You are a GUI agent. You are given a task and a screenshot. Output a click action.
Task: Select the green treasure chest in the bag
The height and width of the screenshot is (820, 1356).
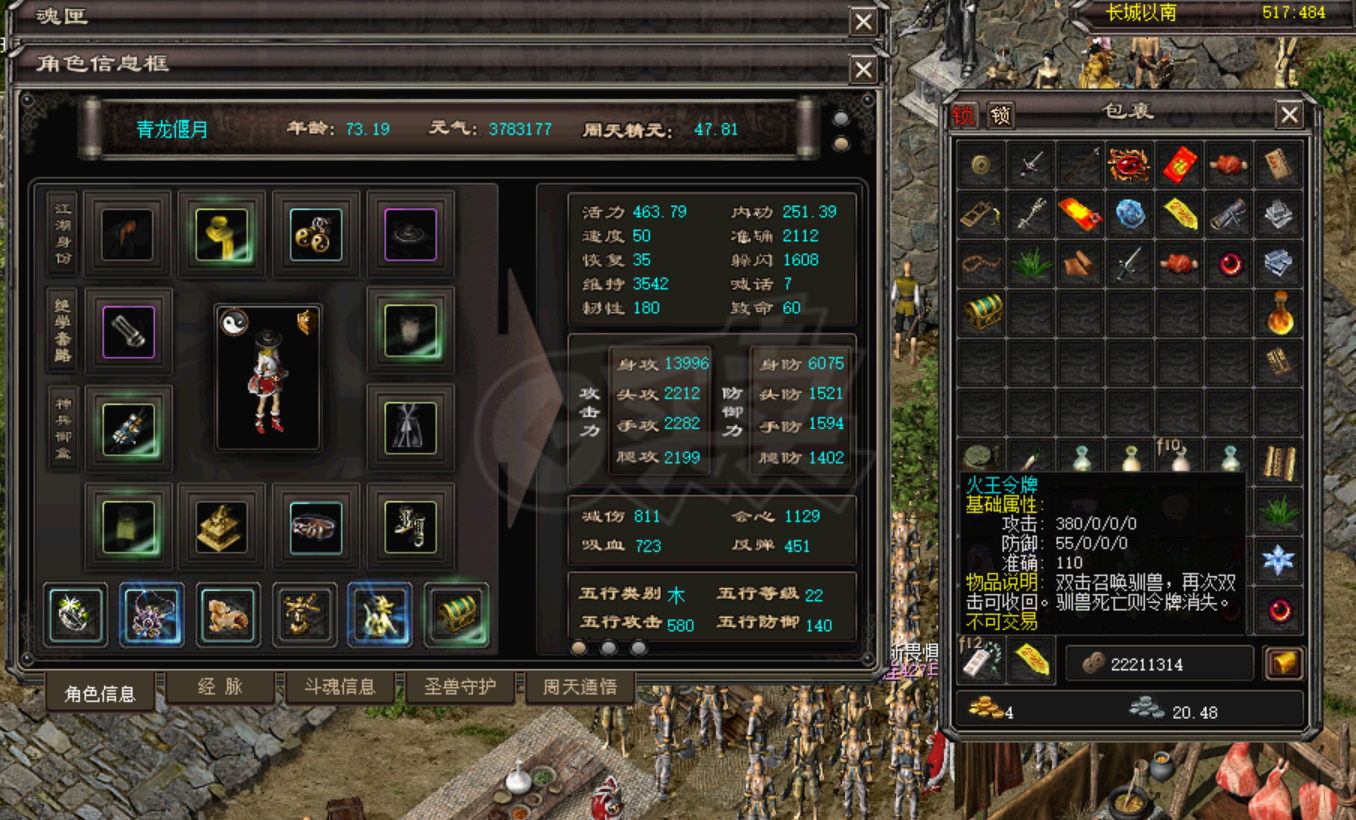tap(982, 312)
